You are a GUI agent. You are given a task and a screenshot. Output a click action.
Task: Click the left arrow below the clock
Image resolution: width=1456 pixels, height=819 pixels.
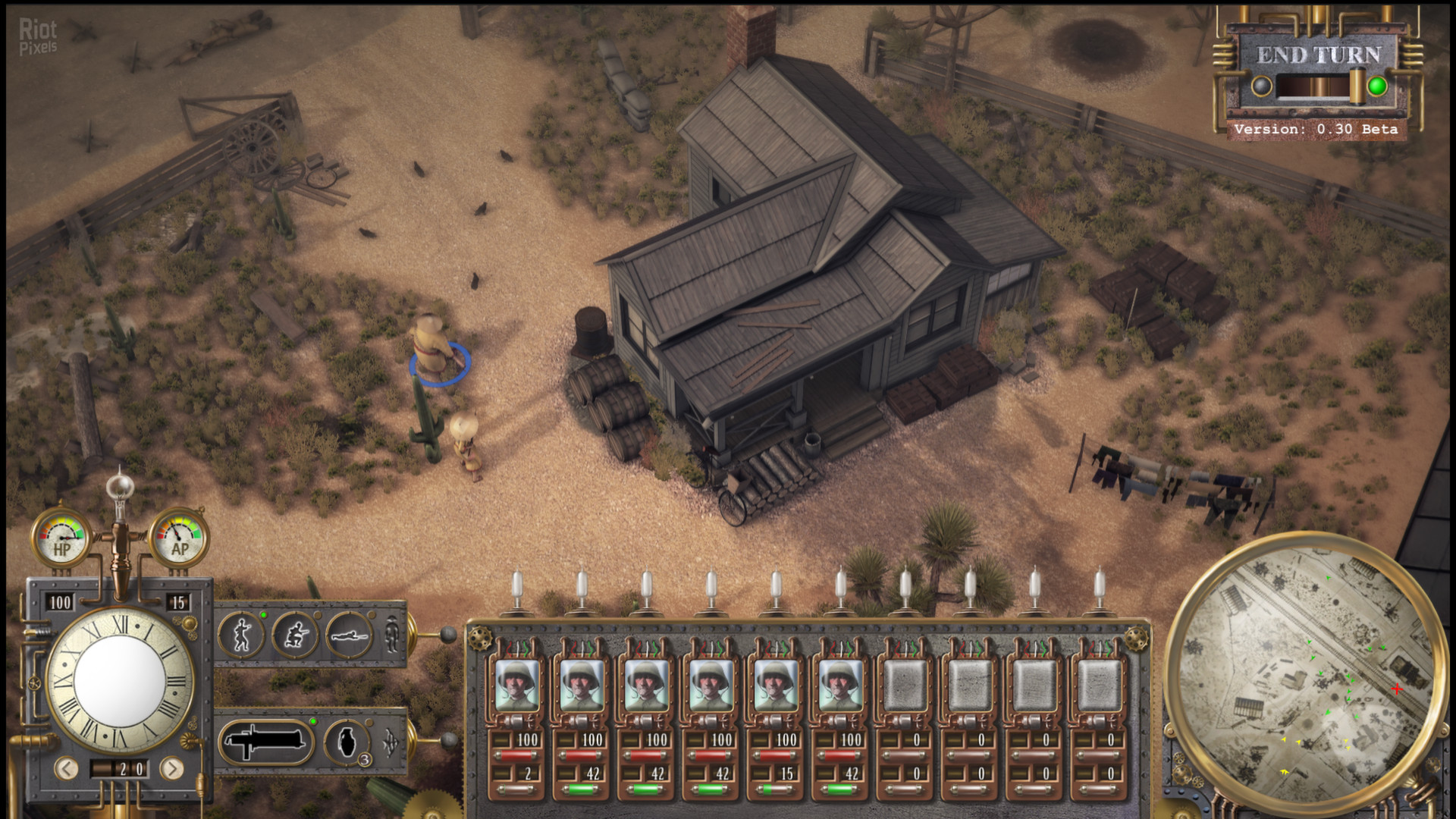[x=67, y=769]
